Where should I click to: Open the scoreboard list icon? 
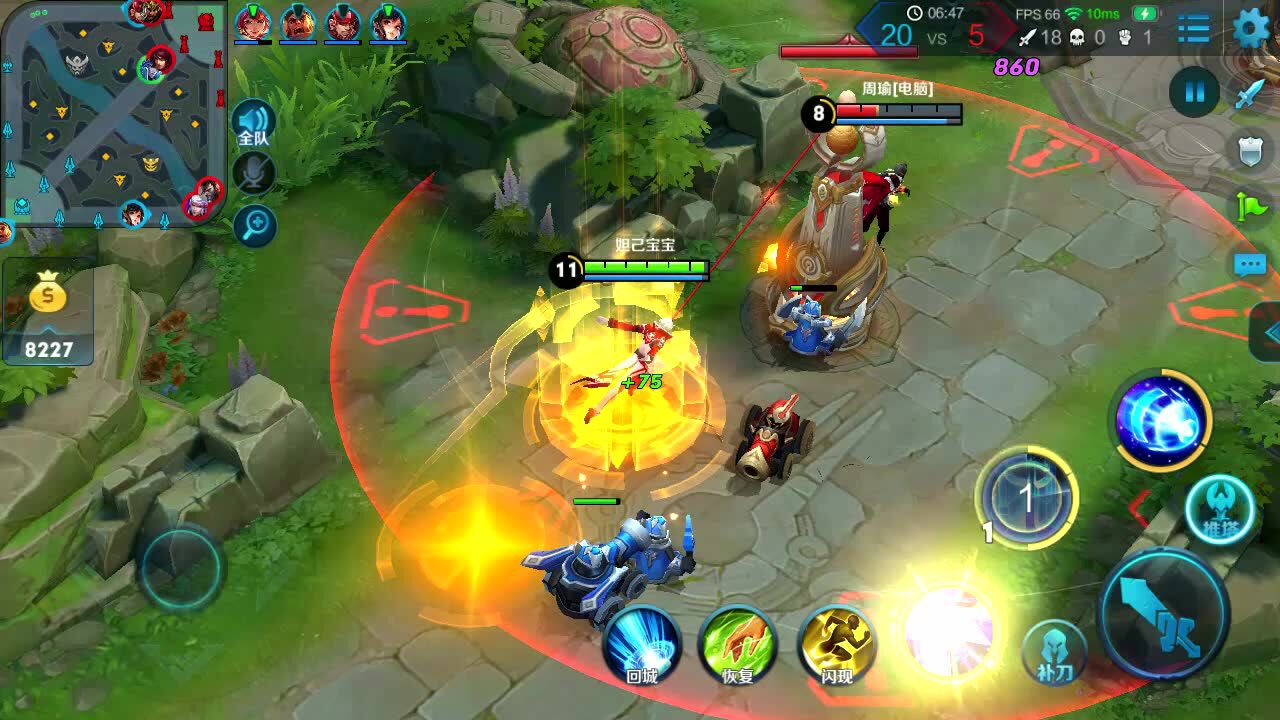[1193, 29]
